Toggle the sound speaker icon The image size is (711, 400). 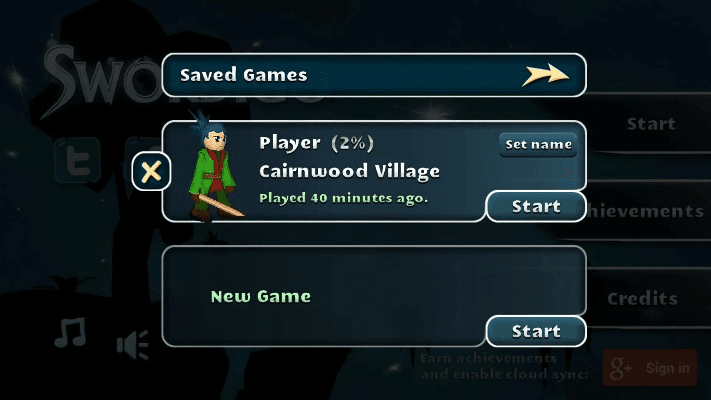[x=132, y=345]
